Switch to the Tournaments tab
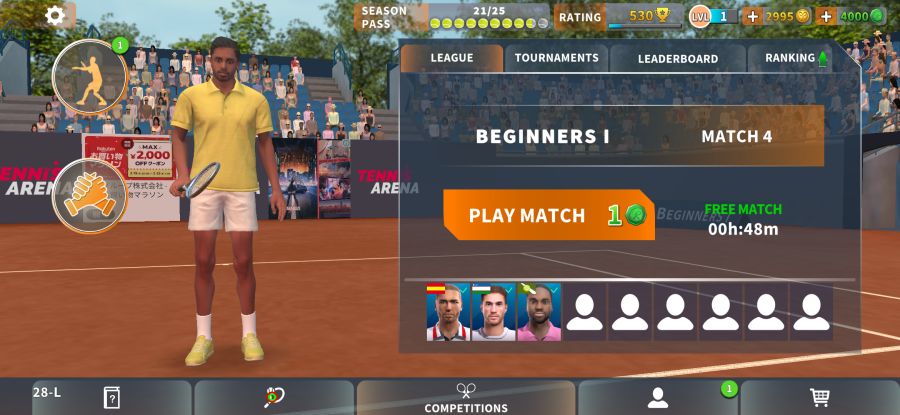This screenshot has height=415, width=900. tap(556, 58)
